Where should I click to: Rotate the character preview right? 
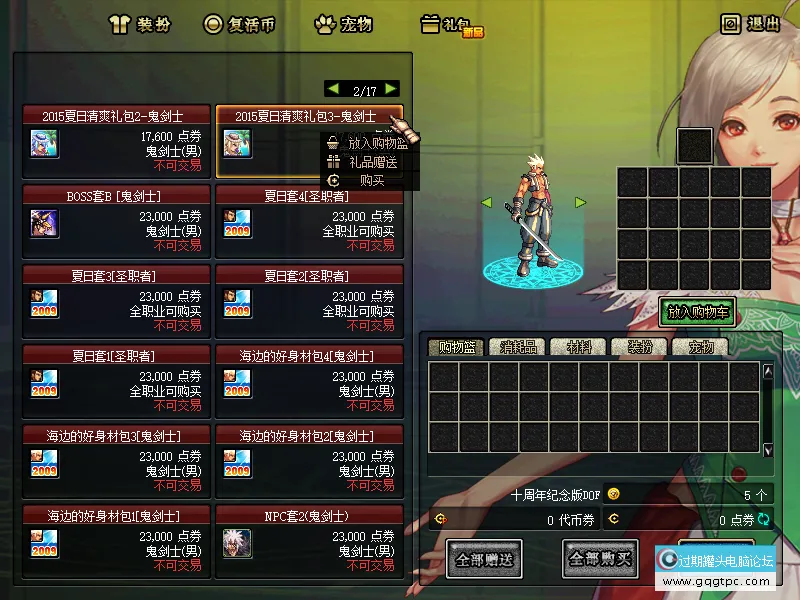click(580, 202)
